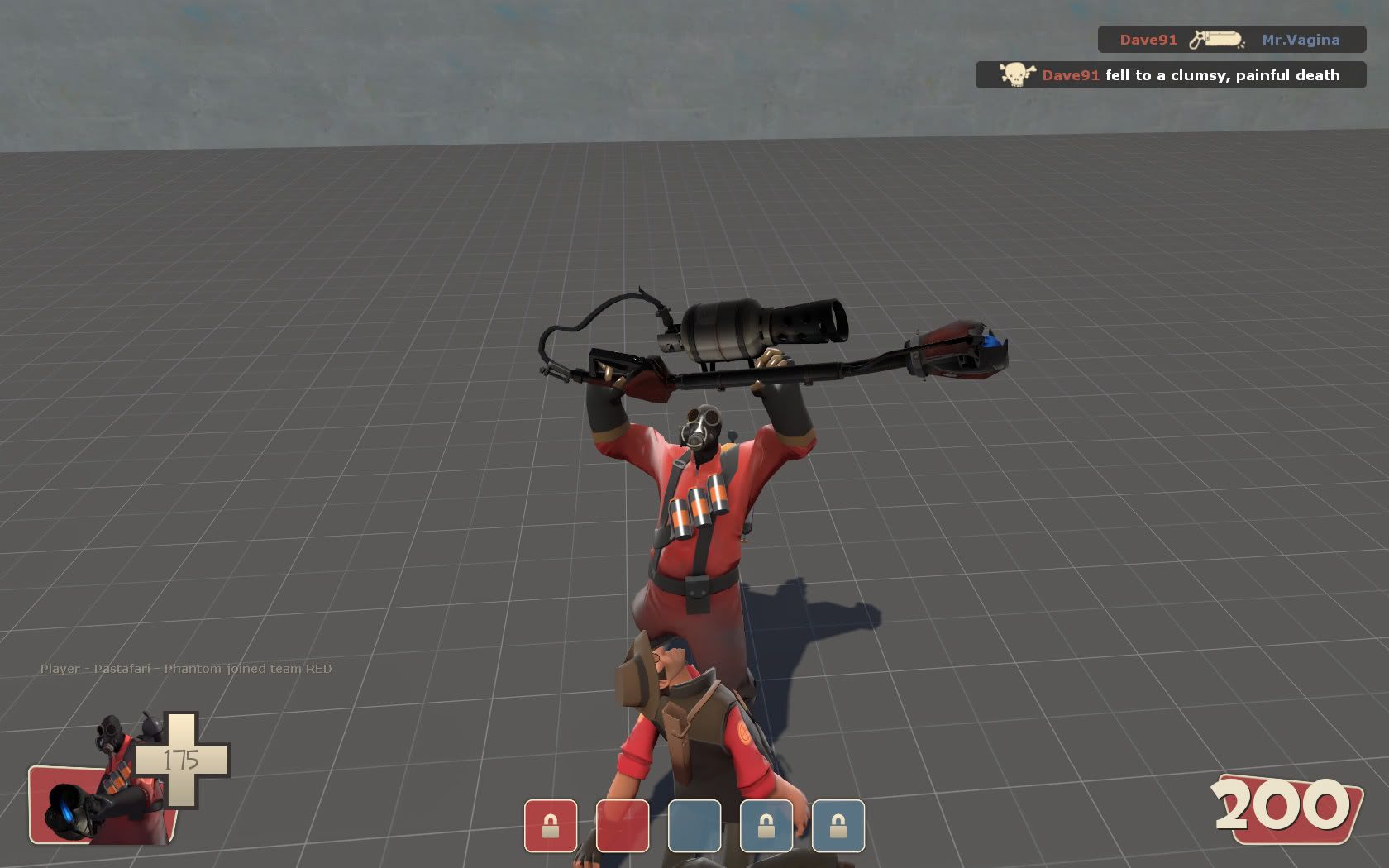1389x868 pixels.
Task: Click the locked red control point icon
Action: [x=551, y=825]
